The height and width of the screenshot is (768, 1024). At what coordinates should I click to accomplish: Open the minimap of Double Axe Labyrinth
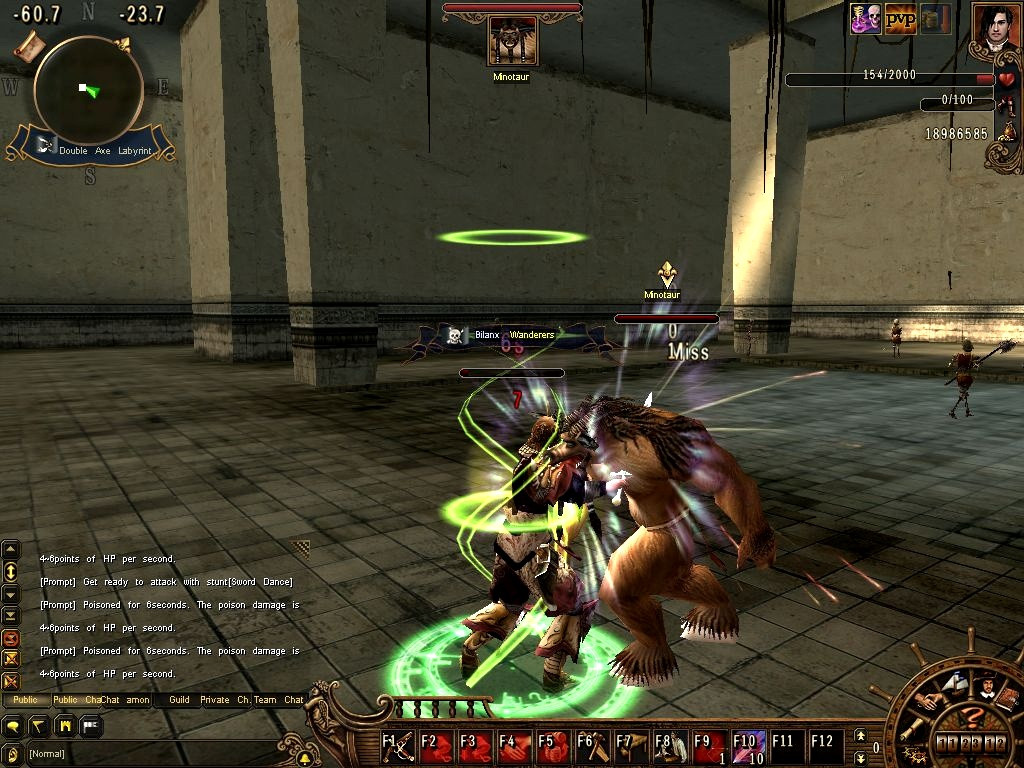click(x=88, y=91)
